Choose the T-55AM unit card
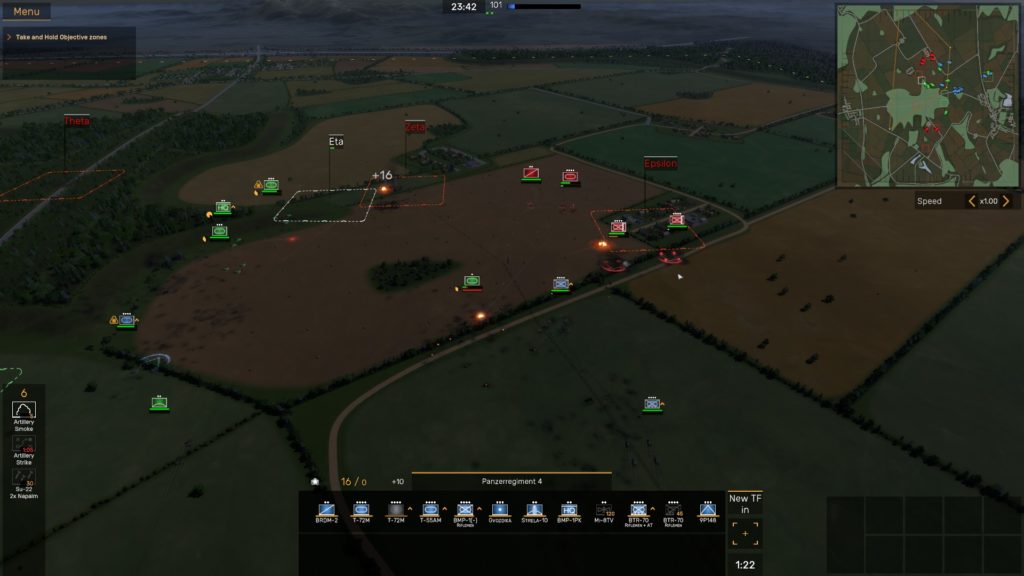1024x576 pixels. coord(430,512)
